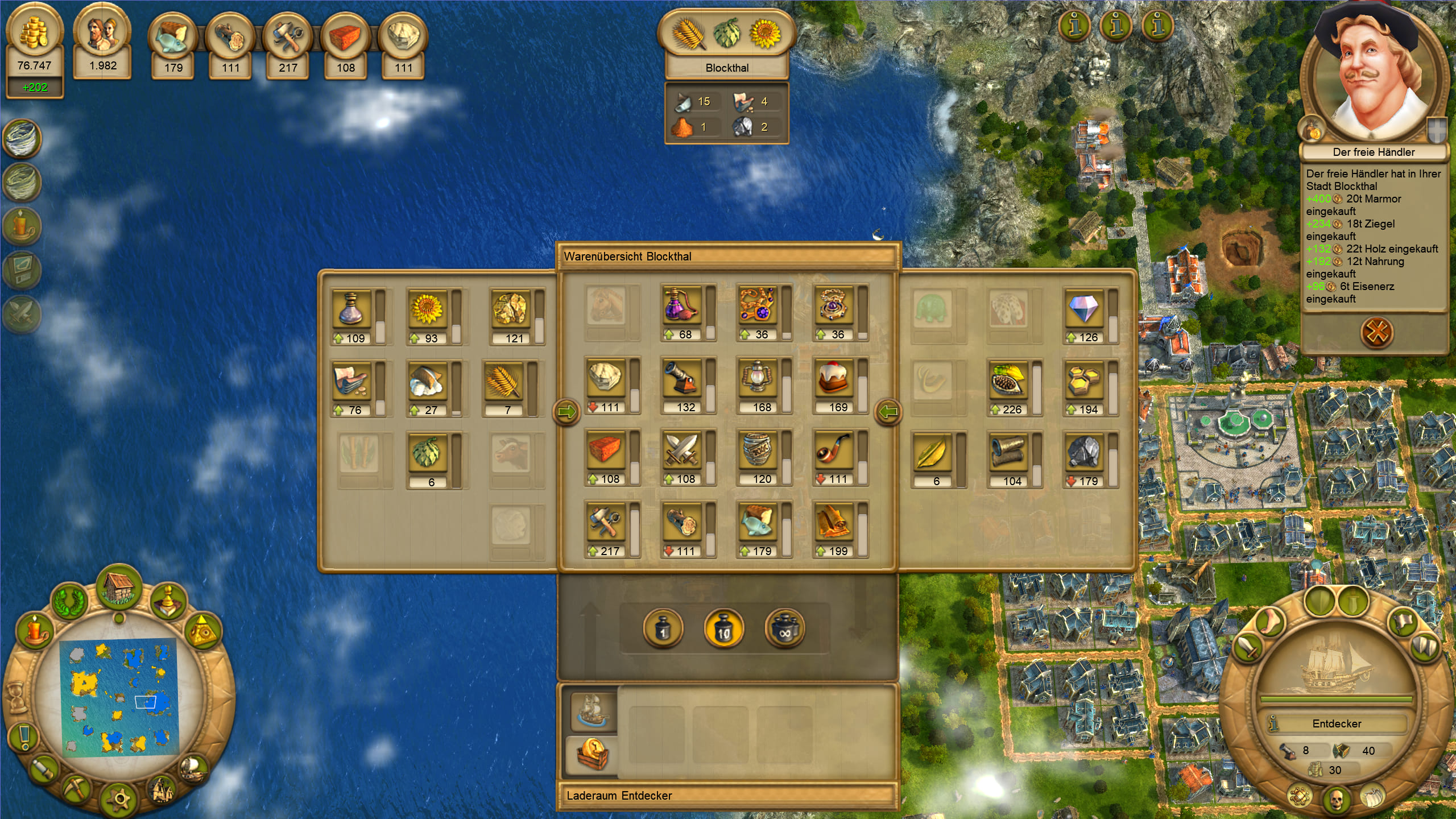1456x819 pixels.
Task: Close the free trader notification
Action: click(1376, 333)
